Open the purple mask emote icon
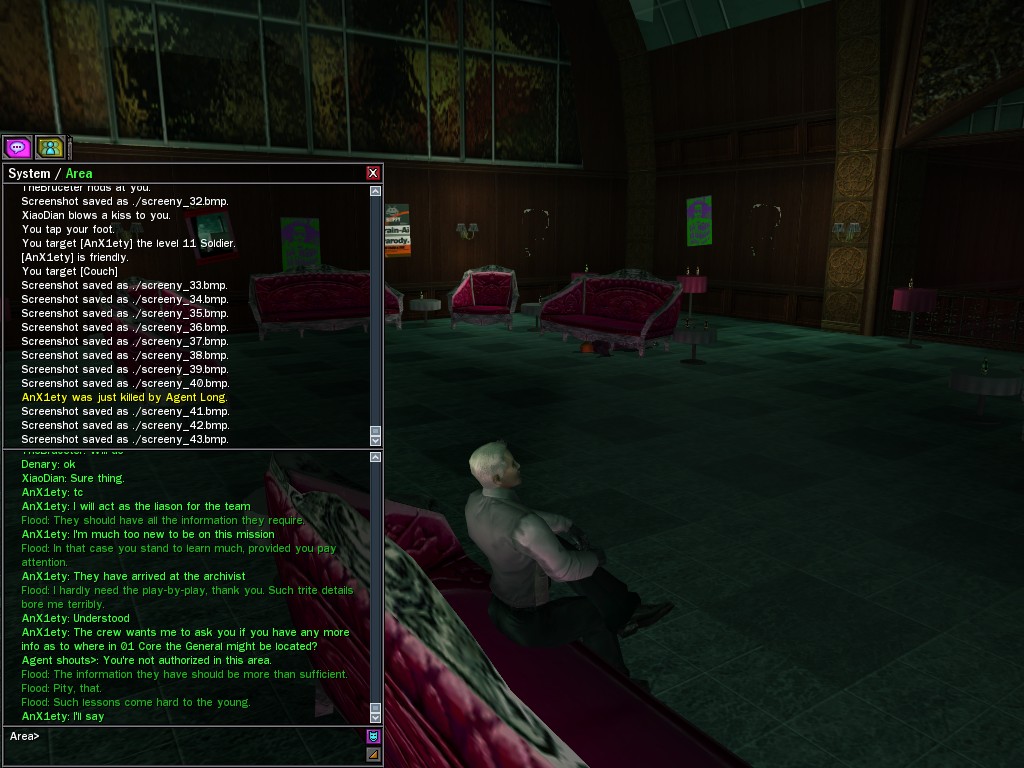Image resolution: width=1024 pixels, height=768 pixels. coord(373,737)
